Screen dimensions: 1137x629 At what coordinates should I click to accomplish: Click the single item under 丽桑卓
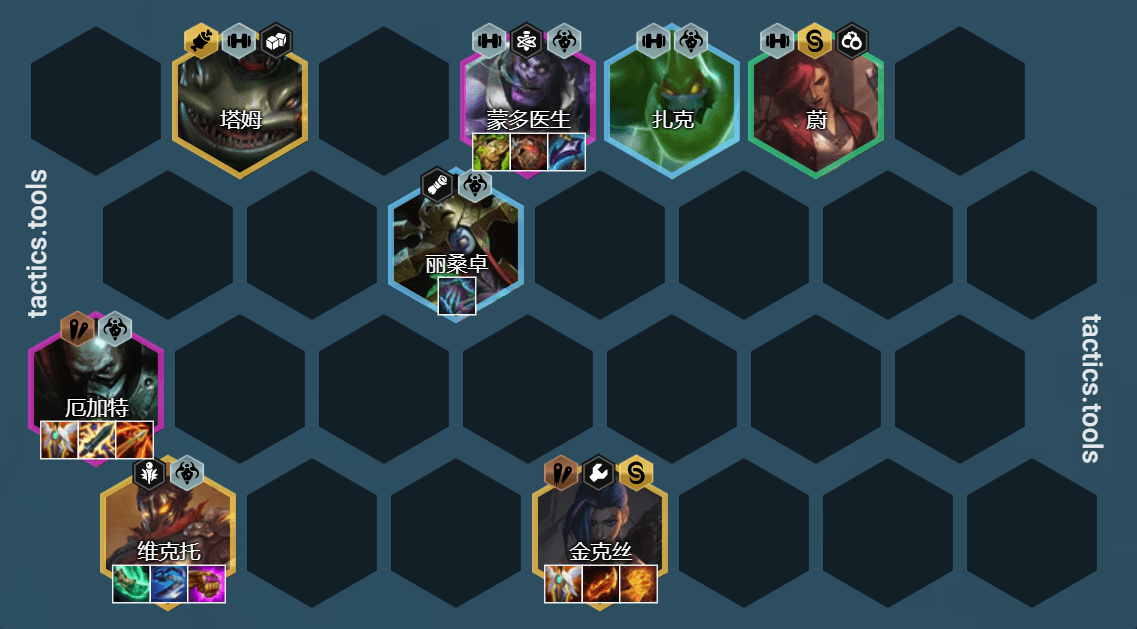(457, 296)
